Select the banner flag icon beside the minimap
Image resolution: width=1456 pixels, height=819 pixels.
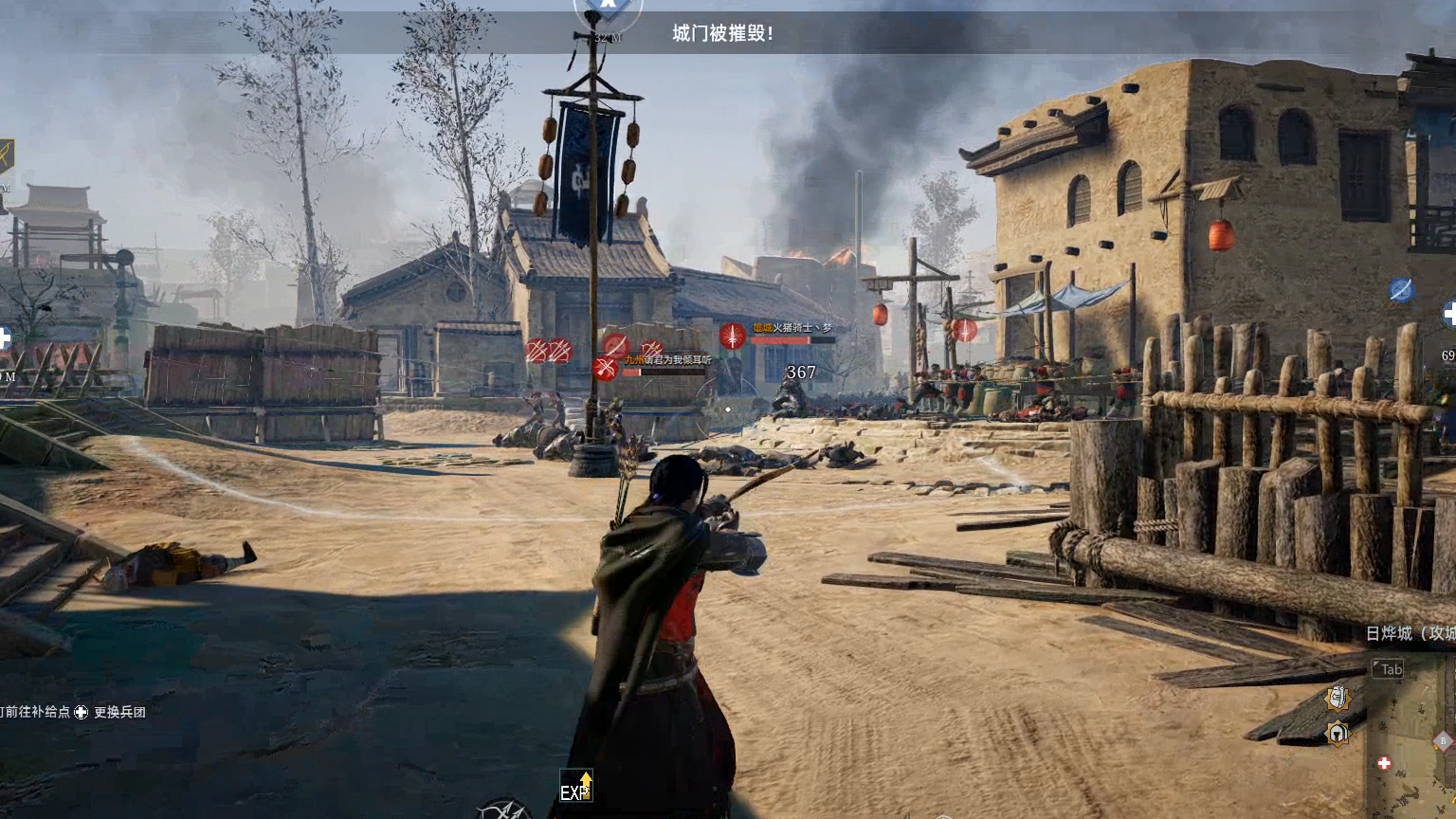click(1338, 699)
